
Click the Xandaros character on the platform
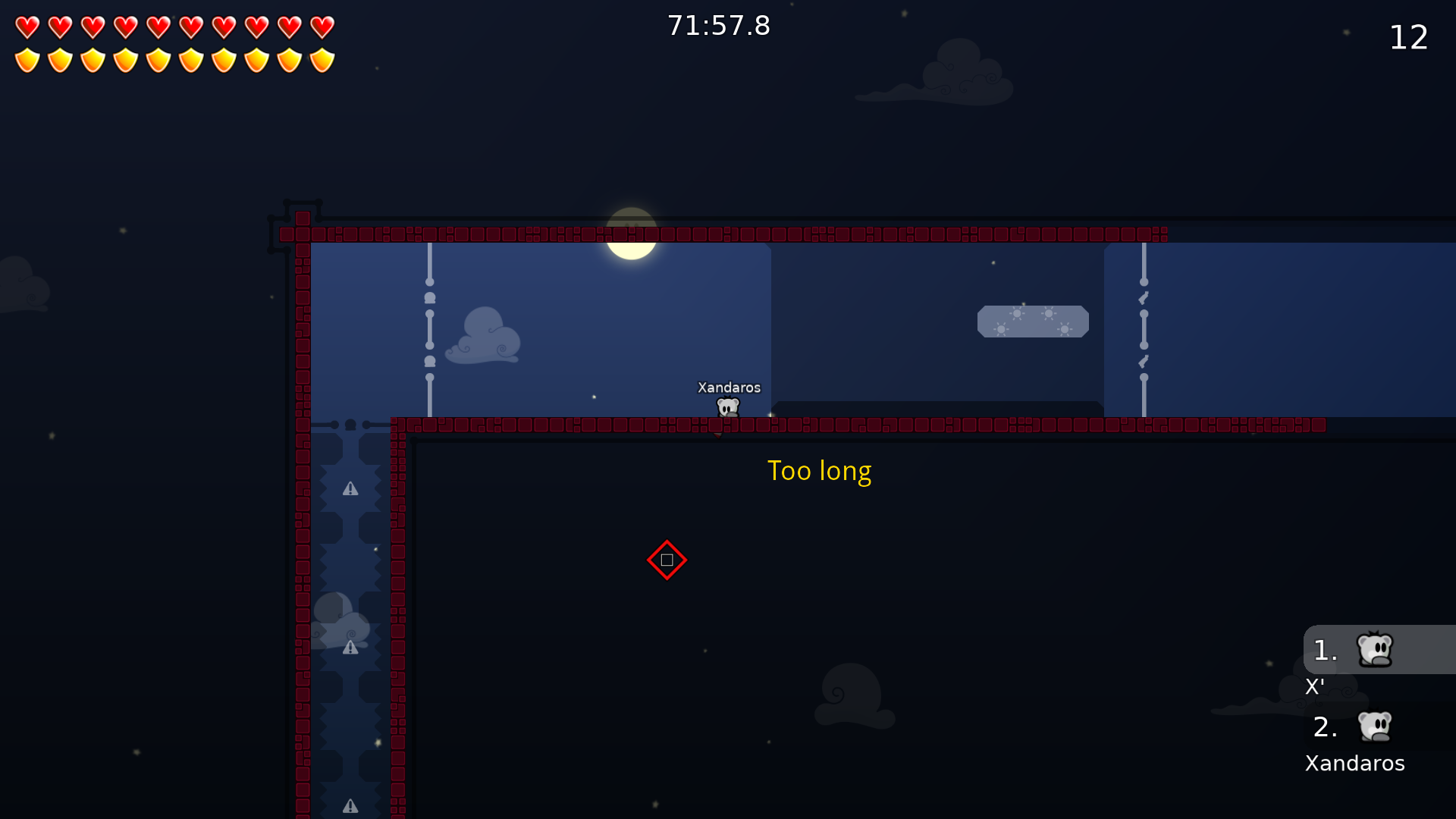[x=727, y=407]
